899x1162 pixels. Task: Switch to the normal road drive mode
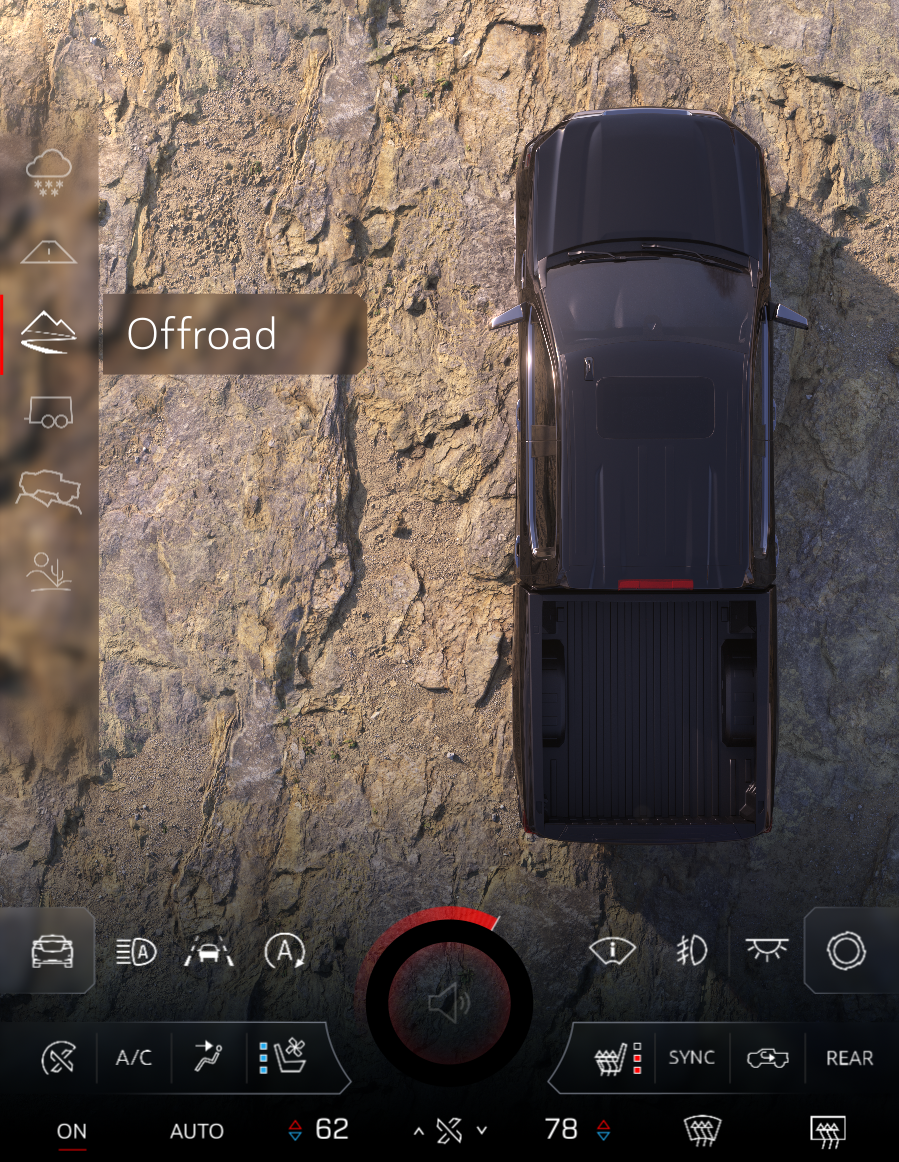pos(48,251)
